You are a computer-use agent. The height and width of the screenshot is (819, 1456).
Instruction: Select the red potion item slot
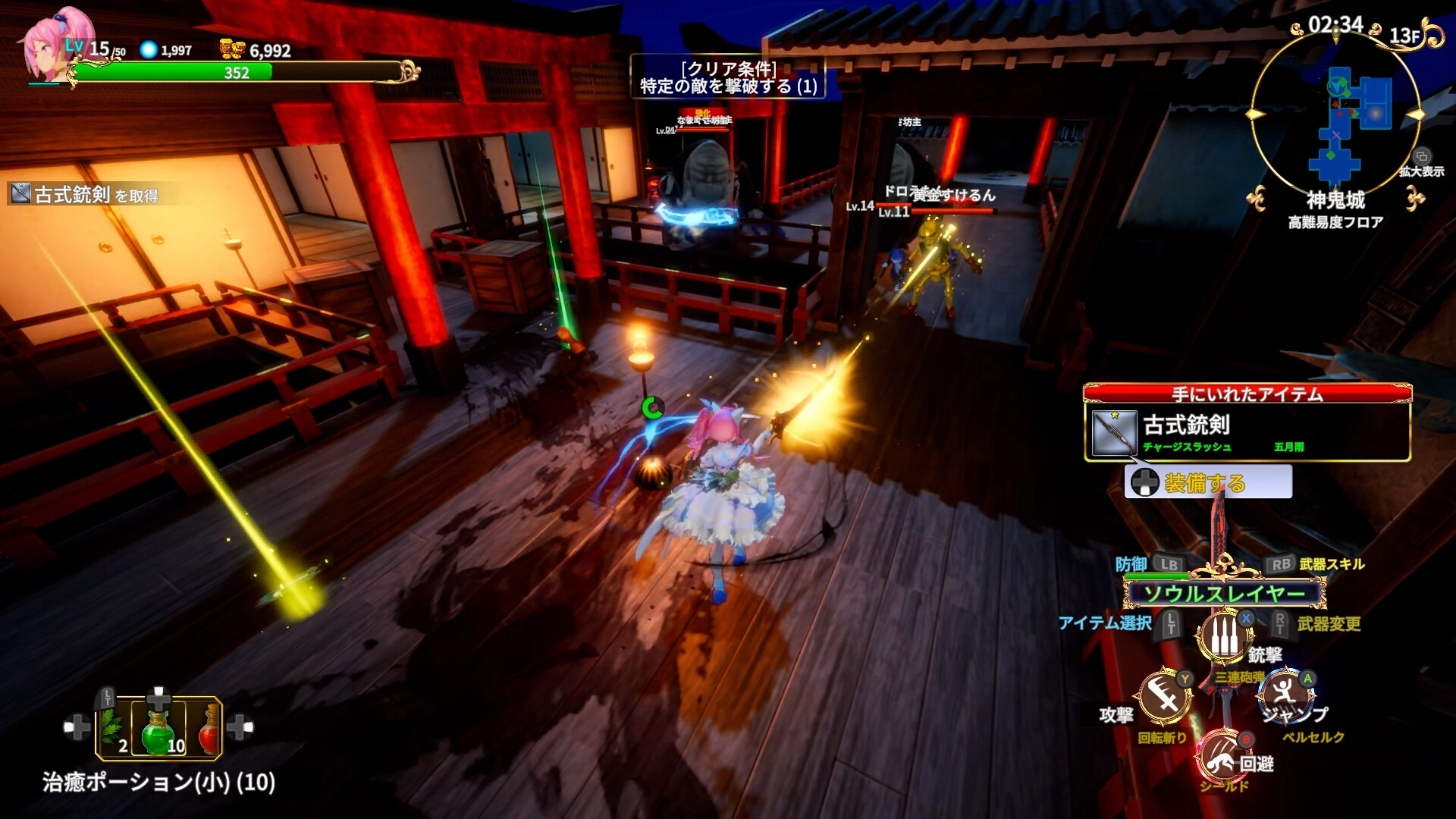[207, 729]
